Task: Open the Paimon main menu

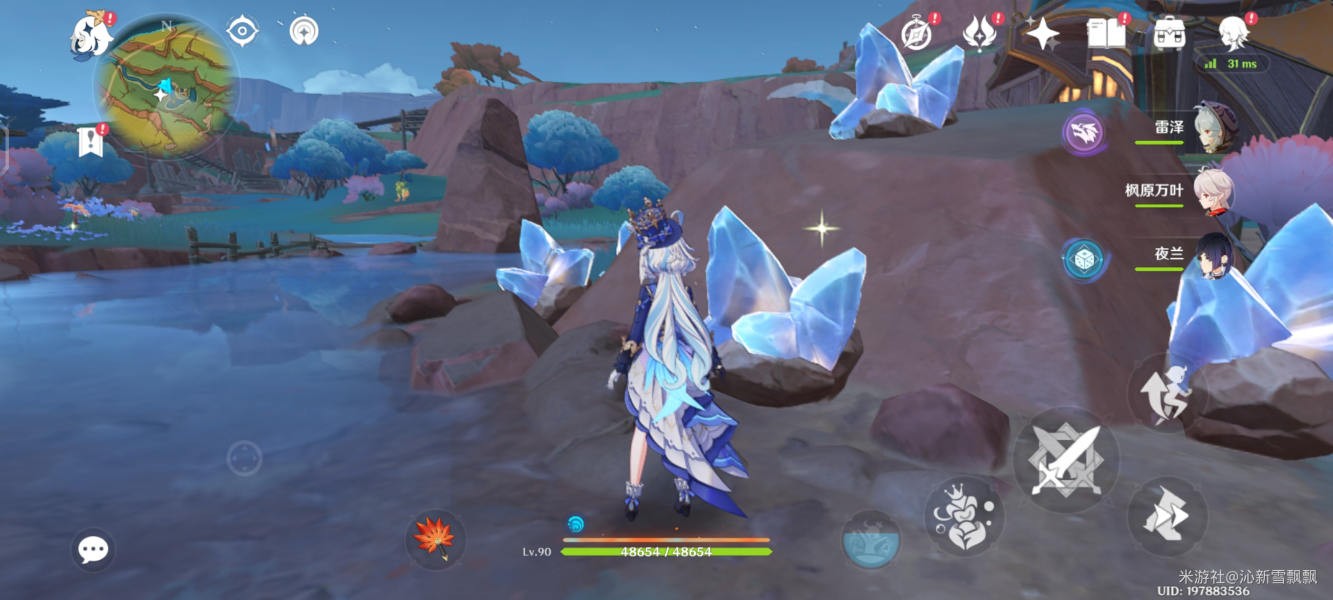Action: 90,35
